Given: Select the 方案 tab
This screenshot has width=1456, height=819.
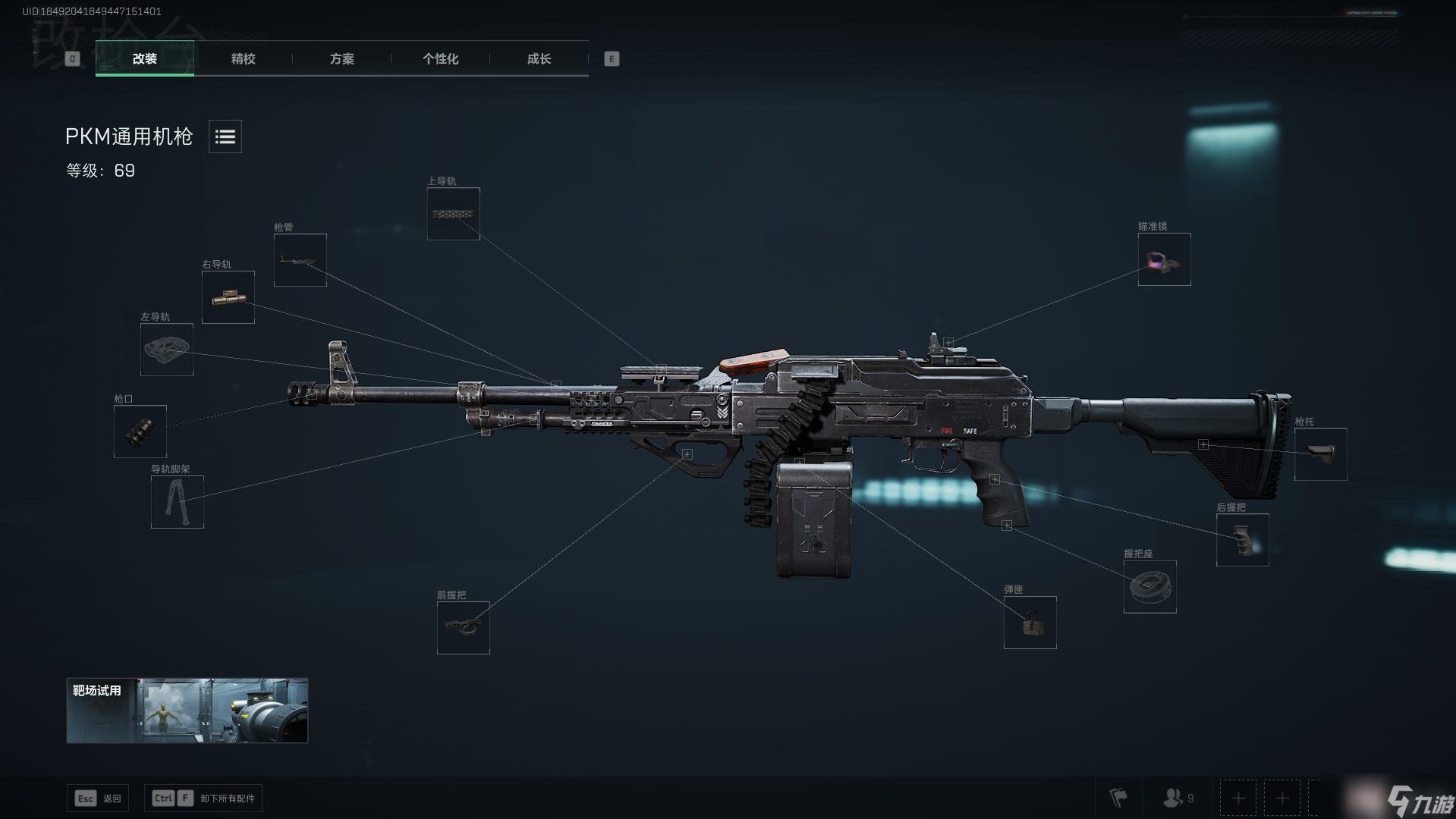Looking at the screenshot, I should pos(341,58).
